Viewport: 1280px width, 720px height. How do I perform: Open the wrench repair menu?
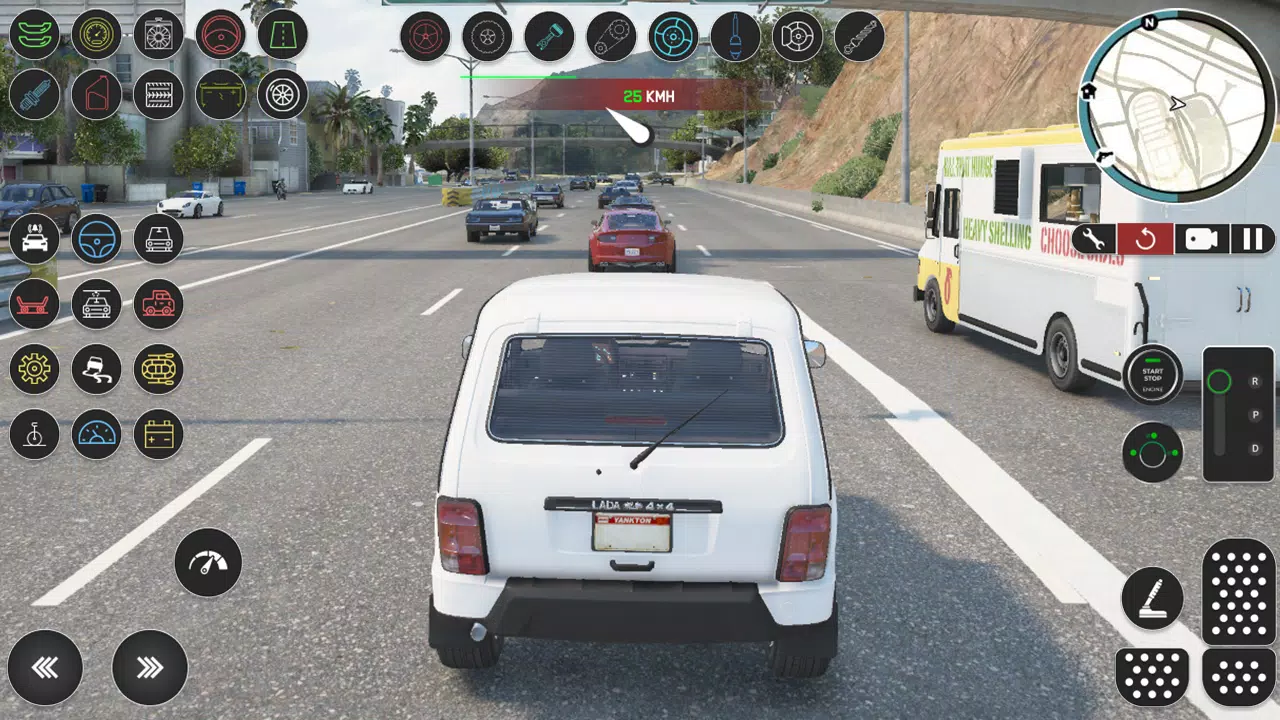[1094, 239]
